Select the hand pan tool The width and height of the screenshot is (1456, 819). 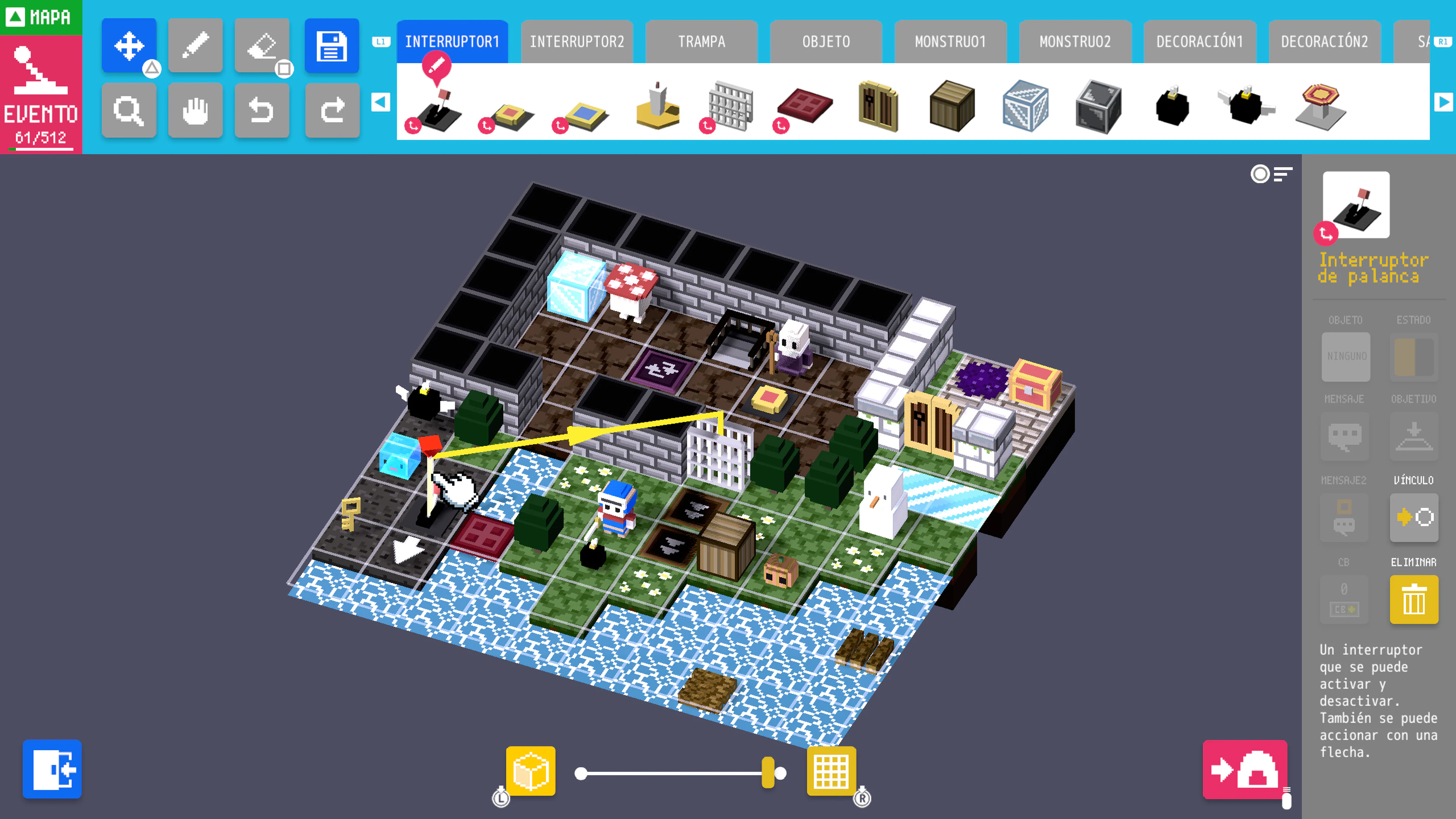(x=195, y=111)
